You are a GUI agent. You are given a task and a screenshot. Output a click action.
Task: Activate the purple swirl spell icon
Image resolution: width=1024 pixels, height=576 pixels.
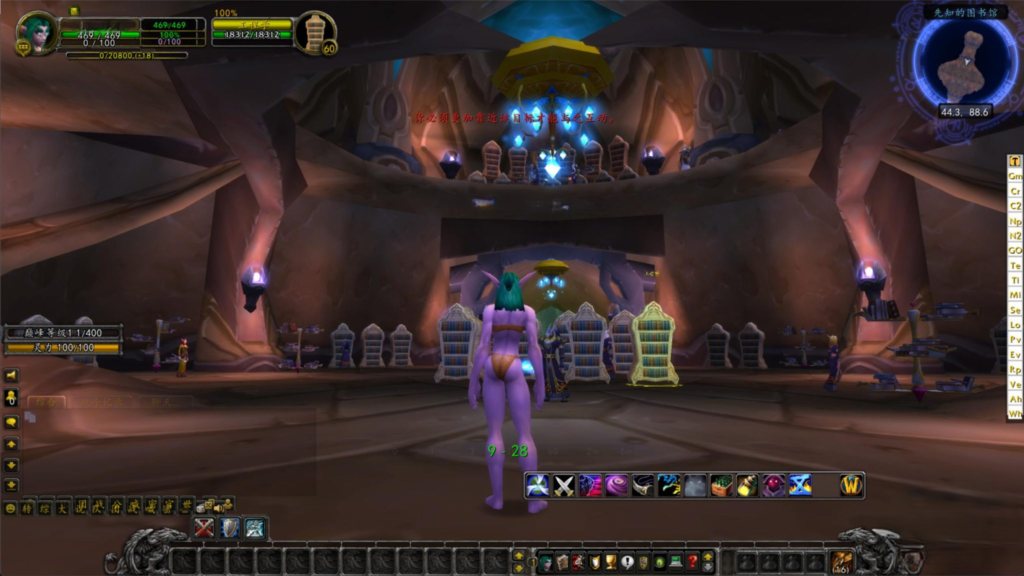pyautogui.click(x=617, y=486)
